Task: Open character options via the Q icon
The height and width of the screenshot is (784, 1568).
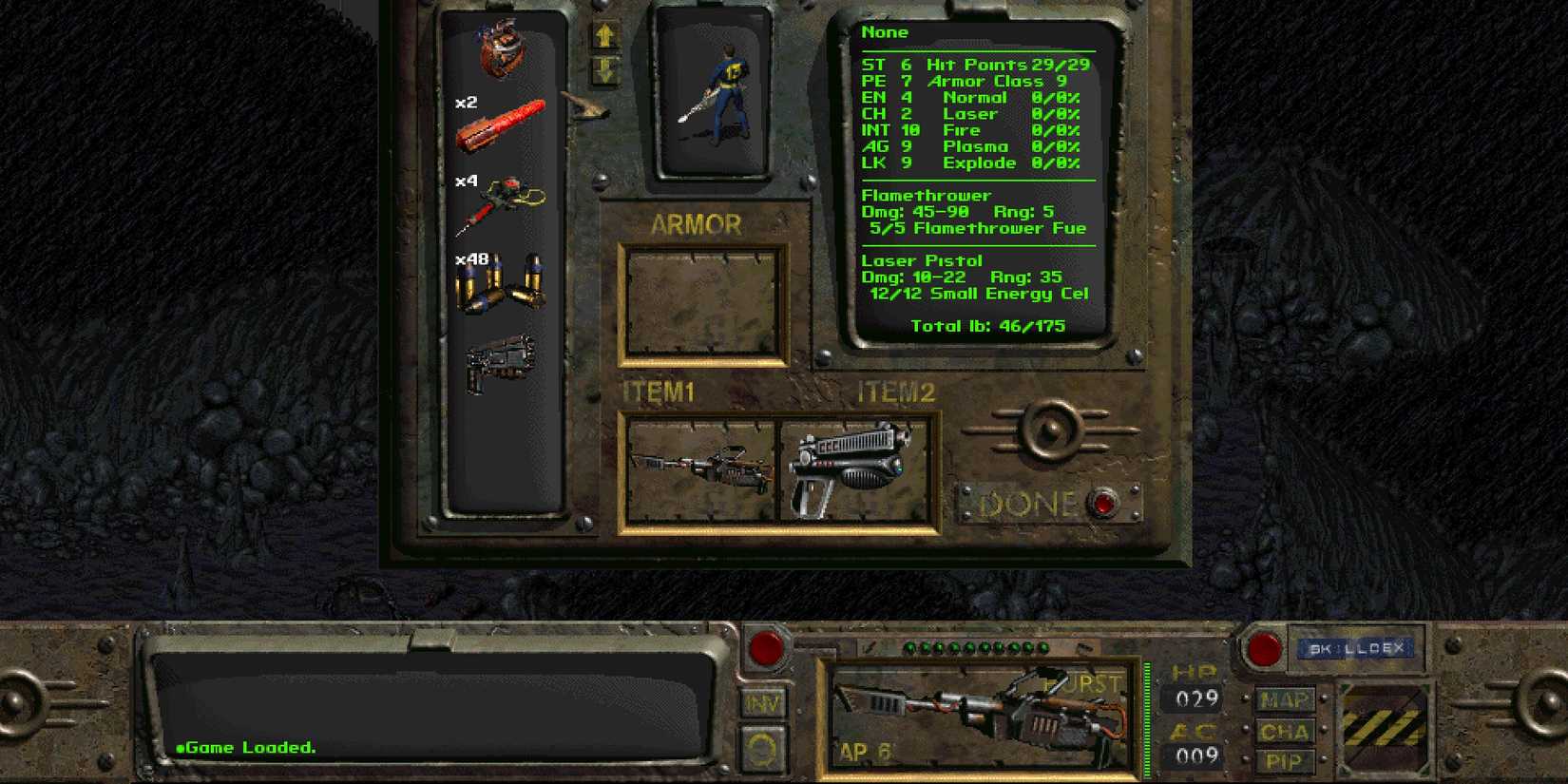Action: [x=762, y=747]
